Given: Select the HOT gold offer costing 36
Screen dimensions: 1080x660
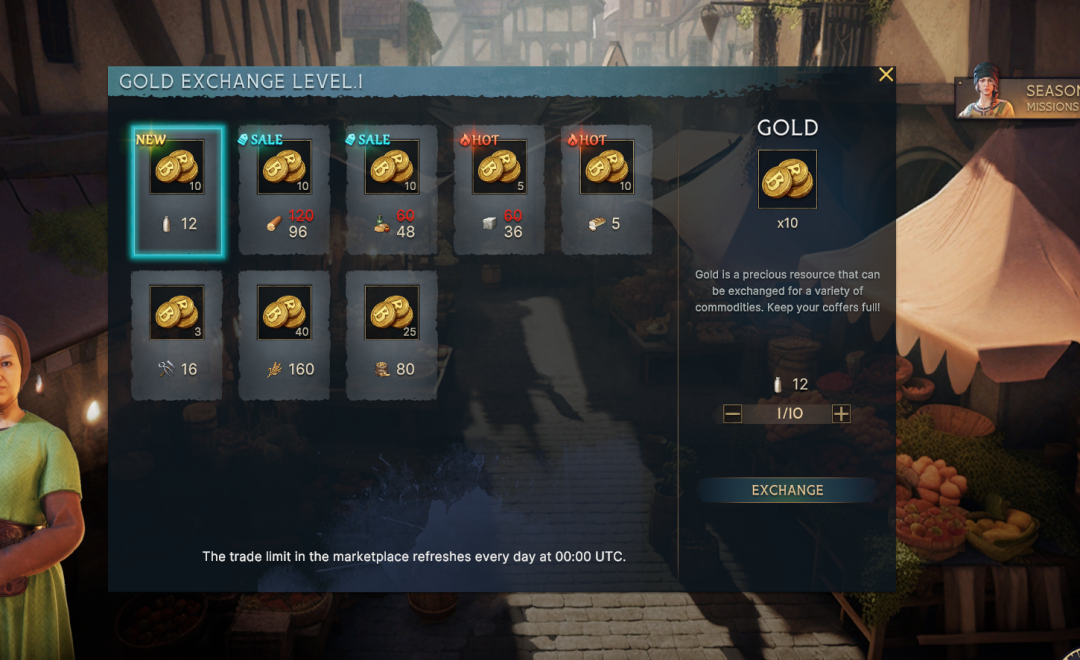Looking at the screenshot, I should click(x=499, y=190).
